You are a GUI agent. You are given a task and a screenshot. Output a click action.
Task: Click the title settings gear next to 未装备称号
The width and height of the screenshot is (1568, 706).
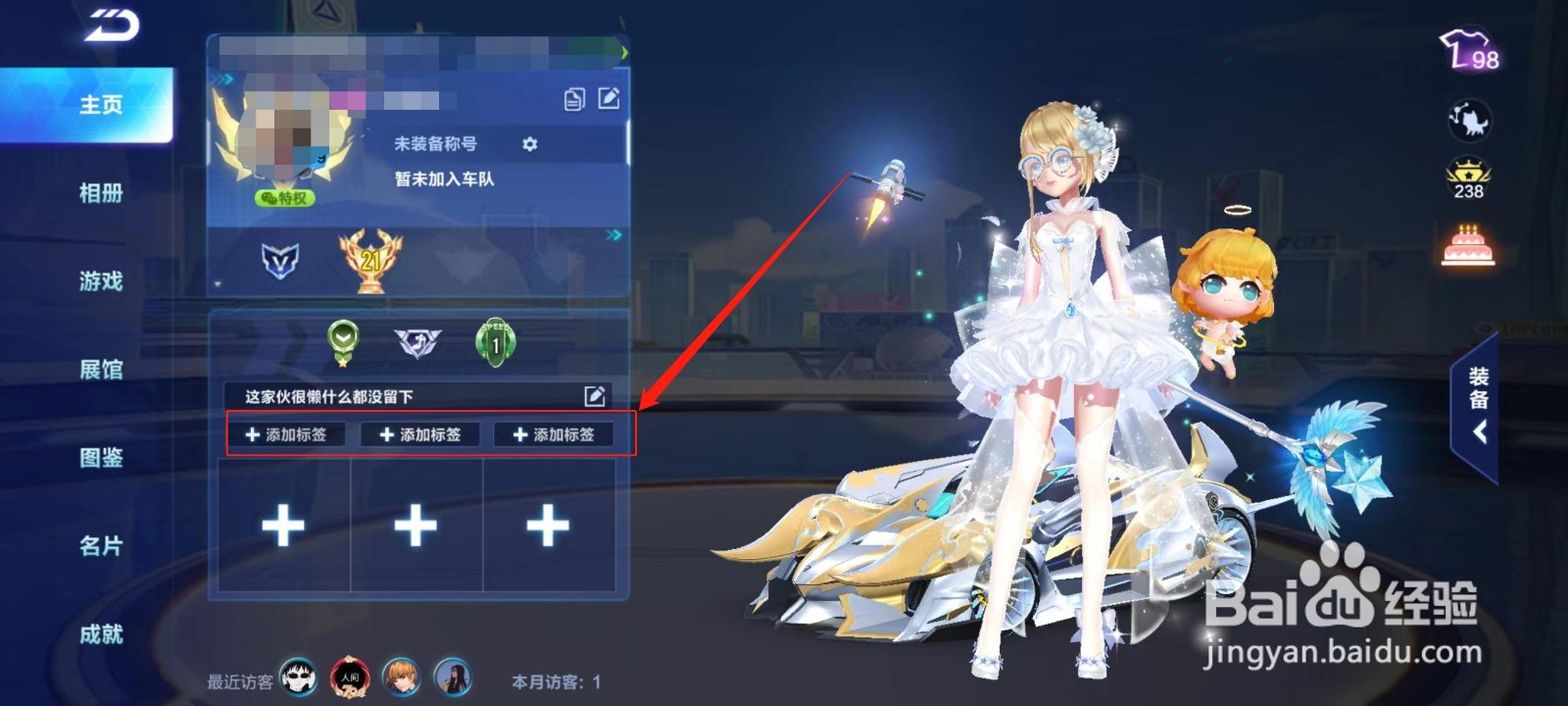pyautogui.click(x=530, y=144)
